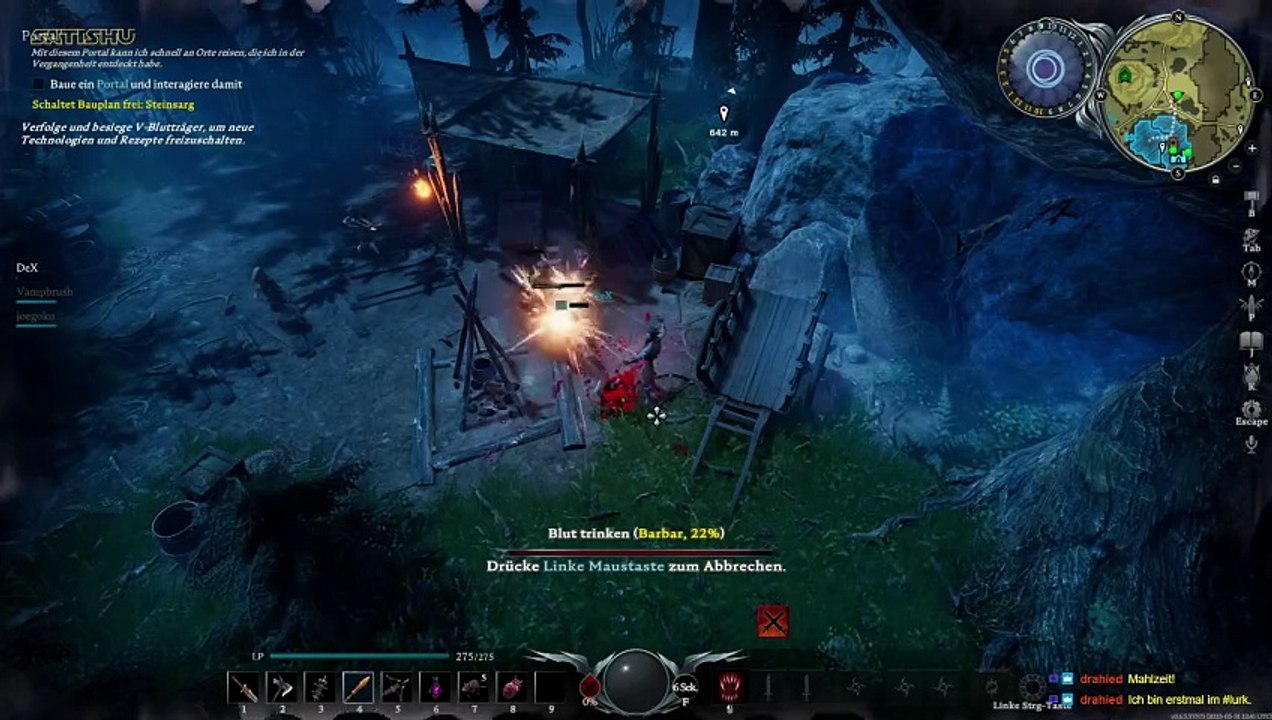
Task: Open the minimap
Action: 1176,97
